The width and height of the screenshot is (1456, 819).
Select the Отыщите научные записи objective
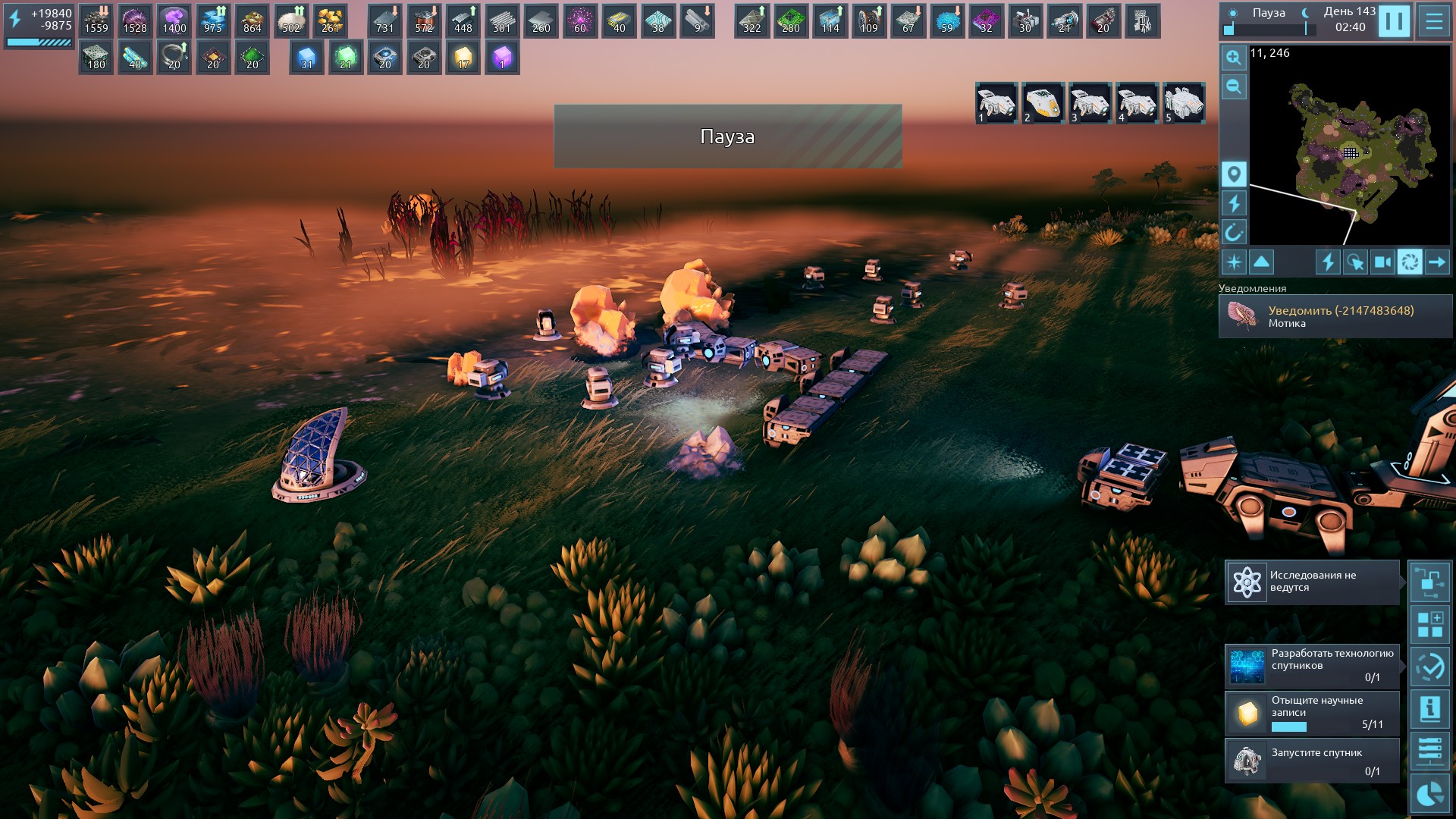click(x=1312, y=712)
